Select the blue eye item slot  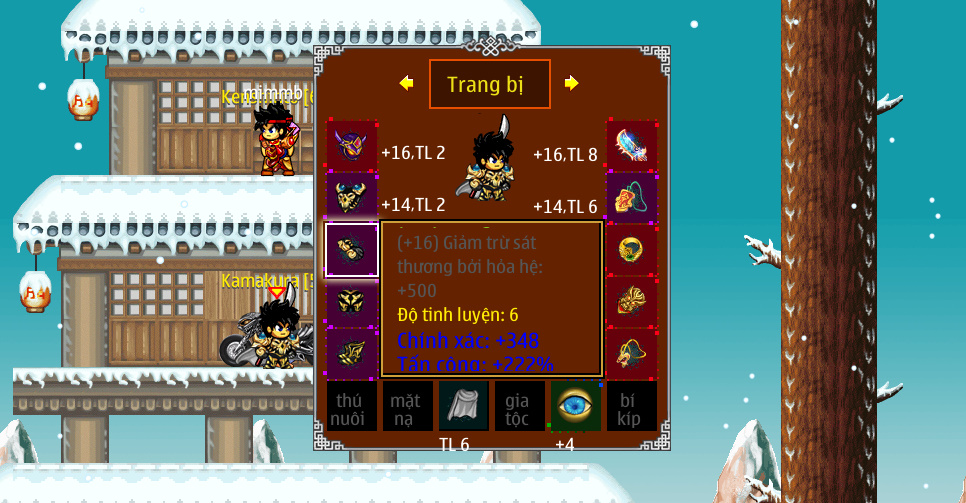[575, 406]
